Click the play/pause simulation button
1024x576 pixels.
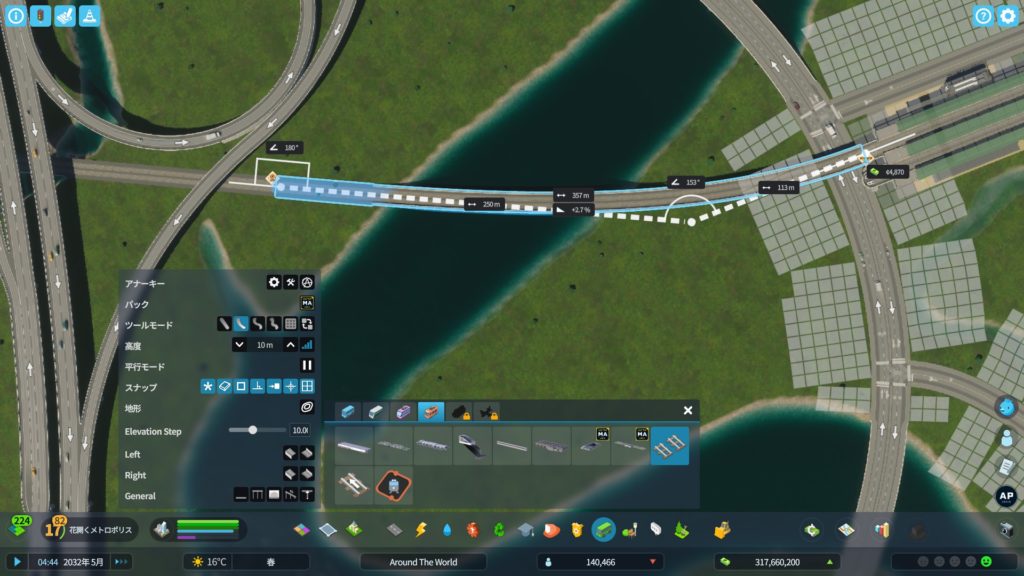(16, 562)
